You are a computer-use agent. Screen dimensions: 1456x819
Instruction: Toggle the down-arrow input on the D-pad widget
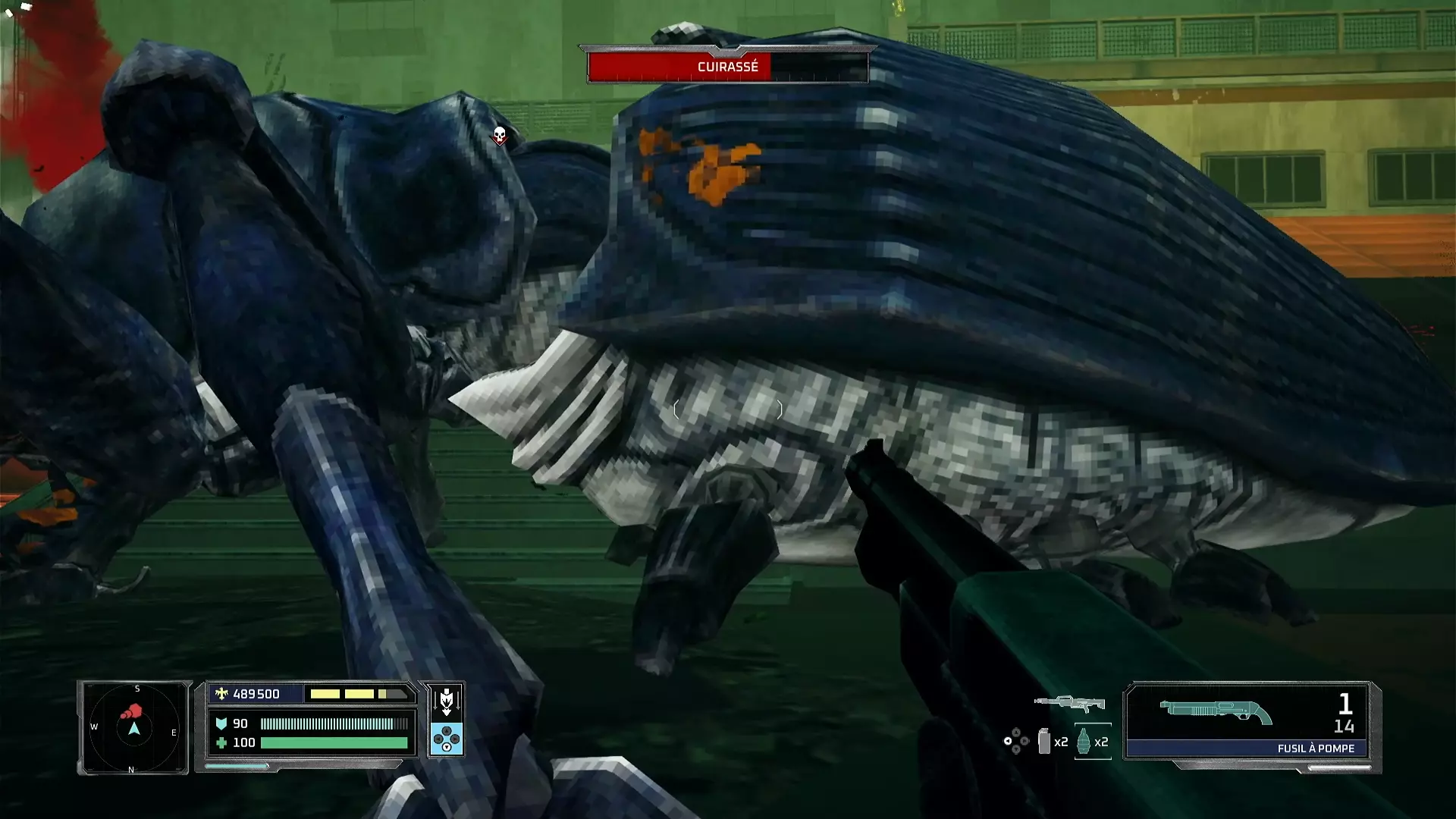447,746
